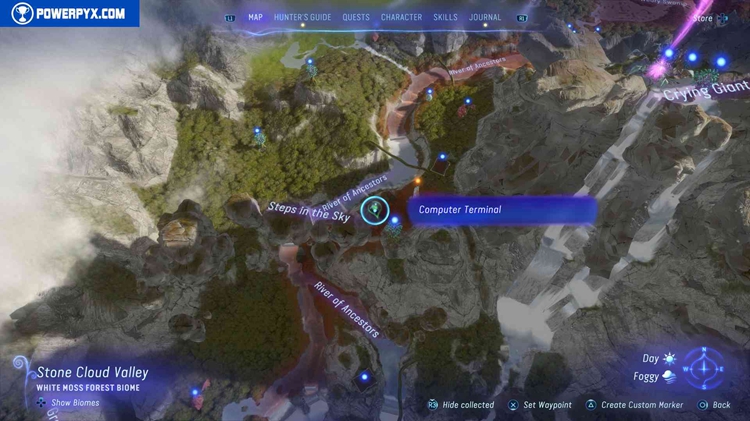Screen dimensions: 750x421
Task: Select the highlighted Computer Terminal map marker
Action: coord(376,209)
